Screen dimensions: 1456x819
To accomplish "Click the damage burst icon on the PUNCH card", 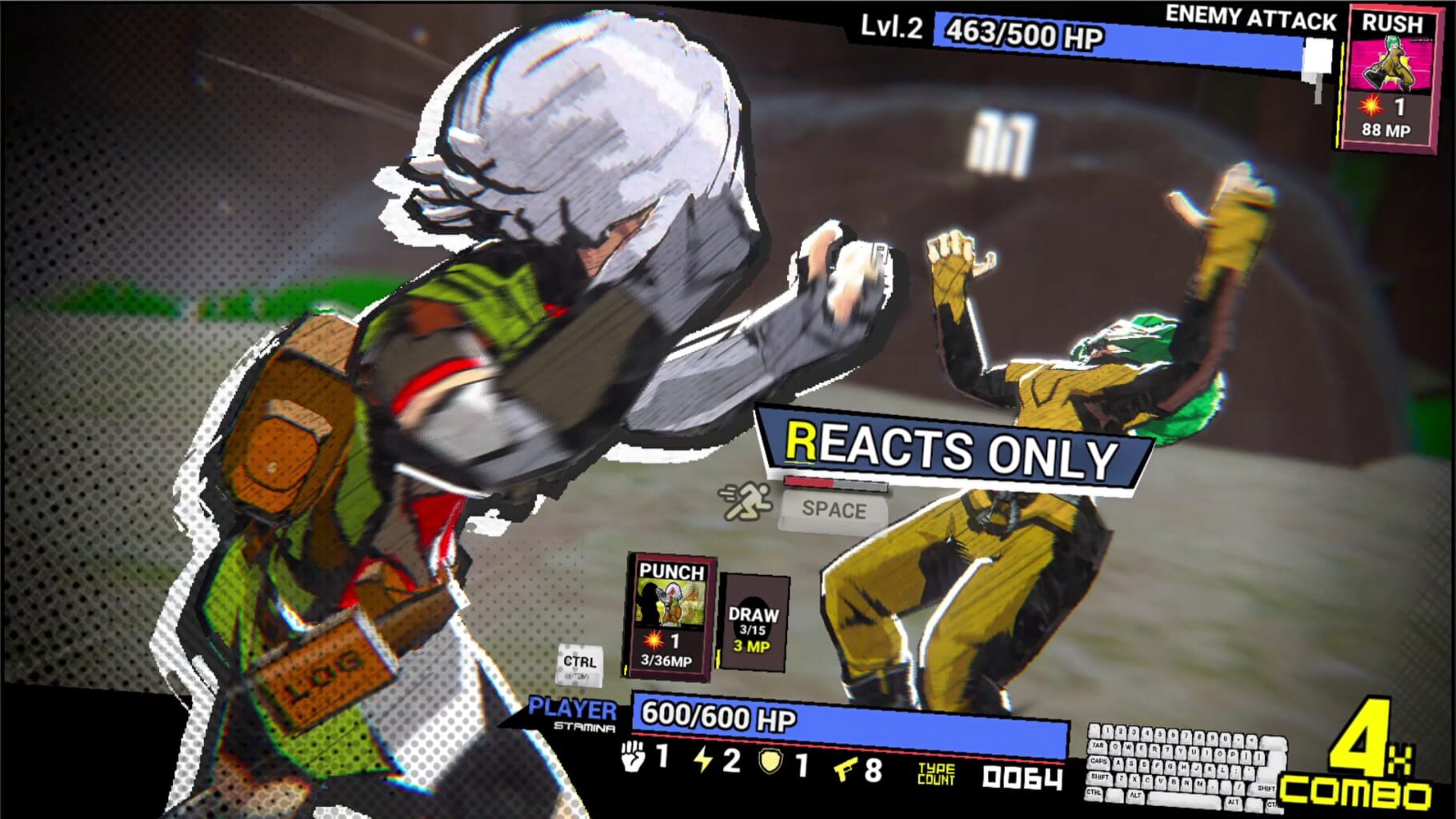I will [652, 638].
